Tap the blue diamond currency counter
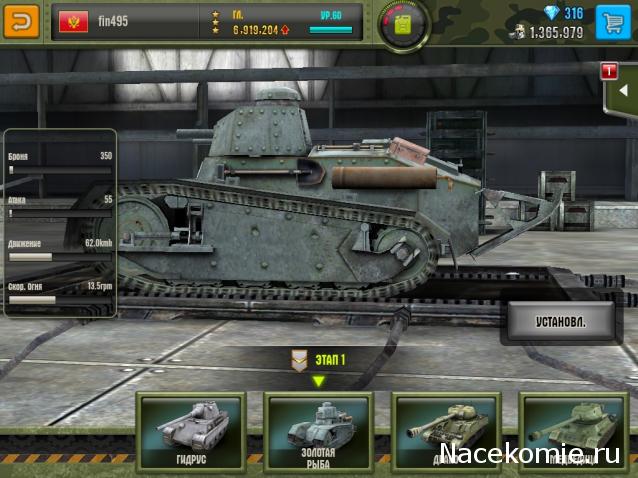This screenshot has height=478, width=638. click(x=562, y=13)
